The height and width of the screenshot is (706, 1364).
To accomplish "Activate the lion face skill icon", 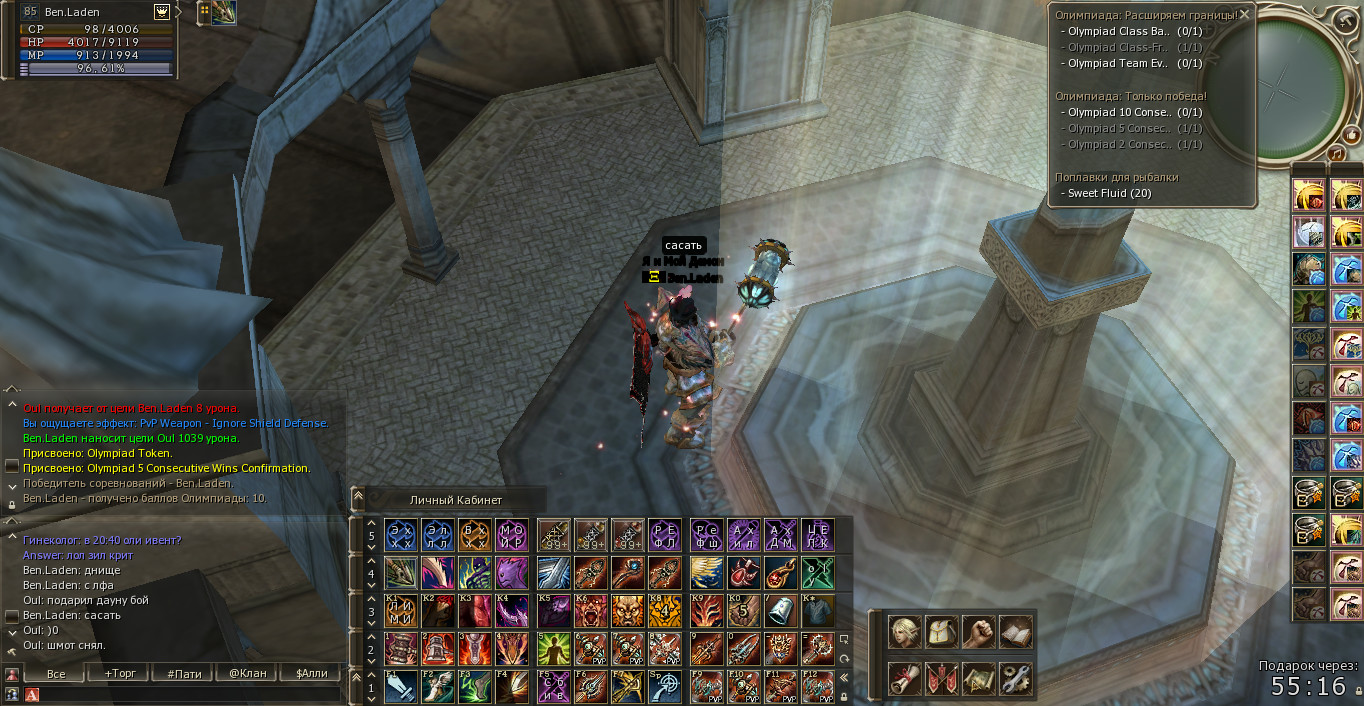I will click(629, 610).
